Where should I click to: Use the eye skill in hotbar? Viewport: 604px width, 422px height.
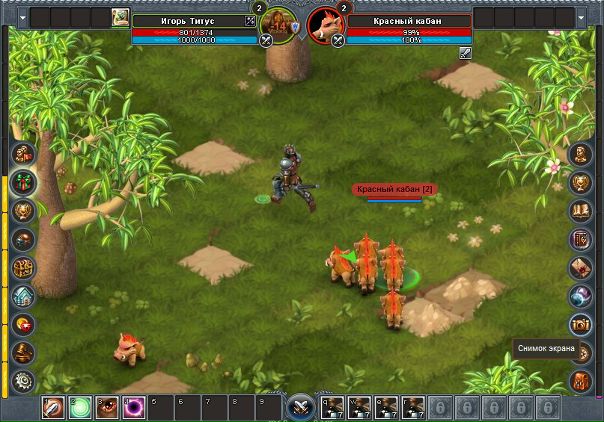click(107, 408)
